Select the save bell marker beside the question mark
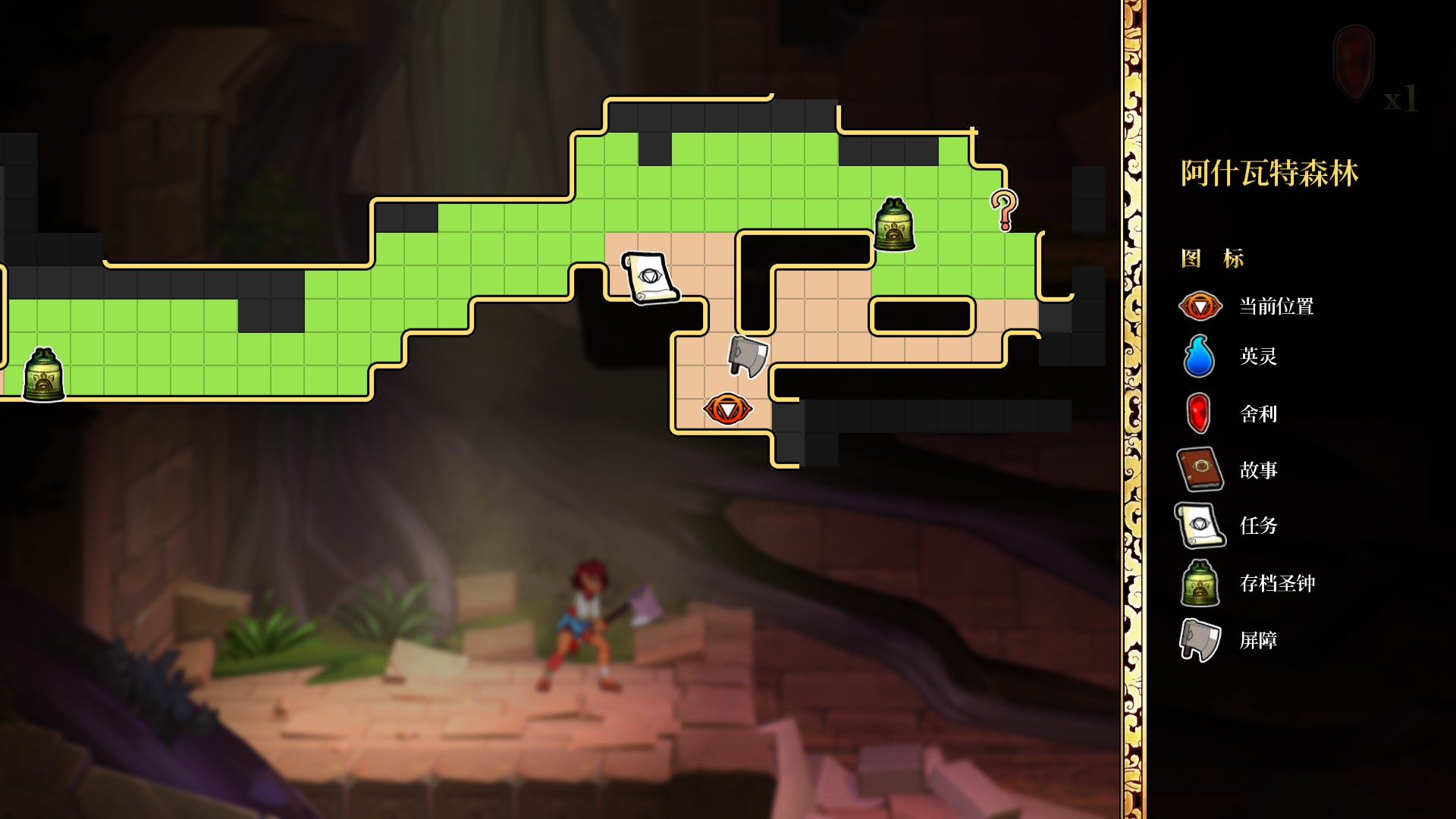Viewport: 1456px width, 819px height. pos(894,224)
